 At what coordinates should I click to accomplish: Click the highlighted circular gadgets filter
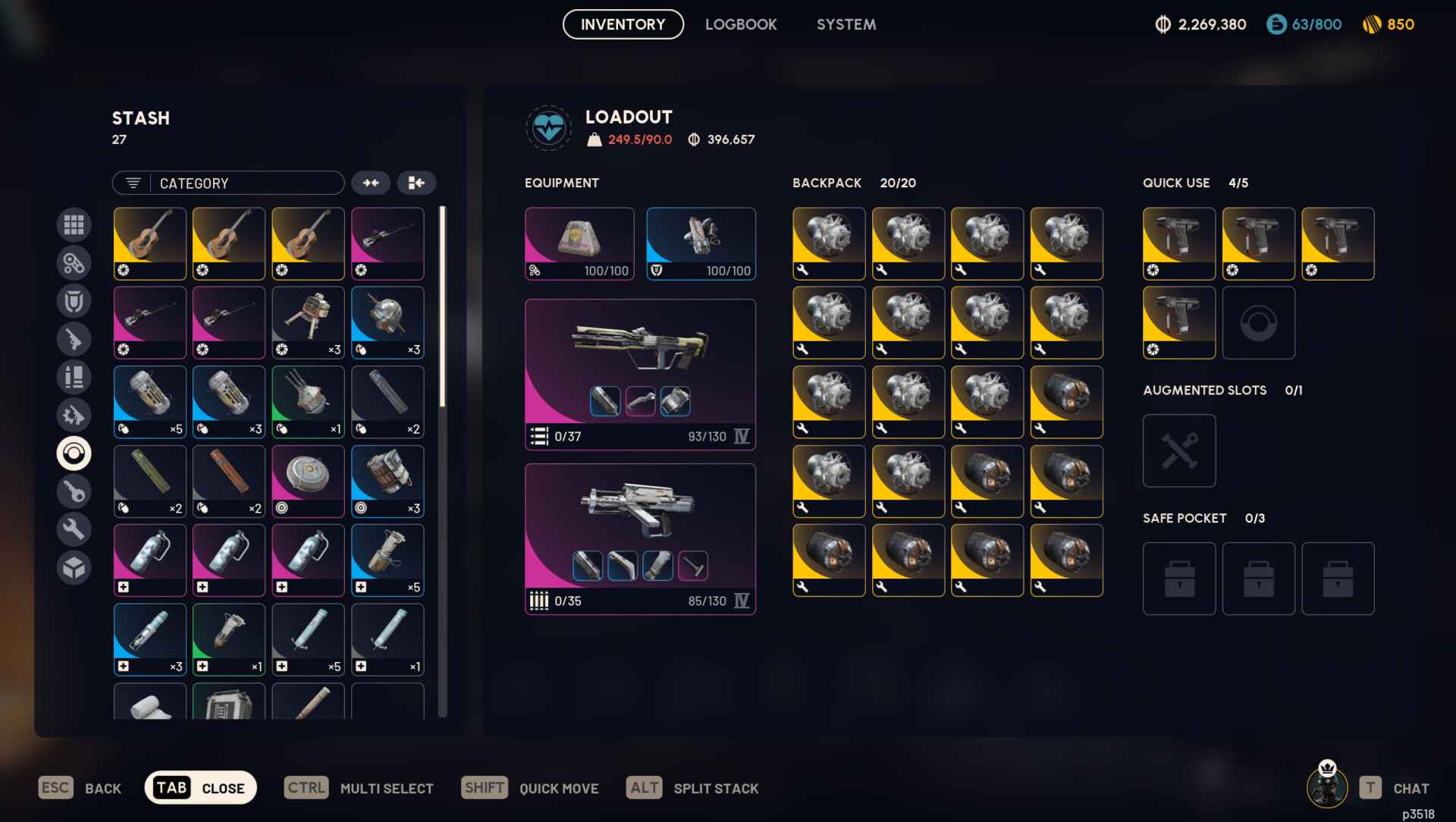(x=74, y=453)
